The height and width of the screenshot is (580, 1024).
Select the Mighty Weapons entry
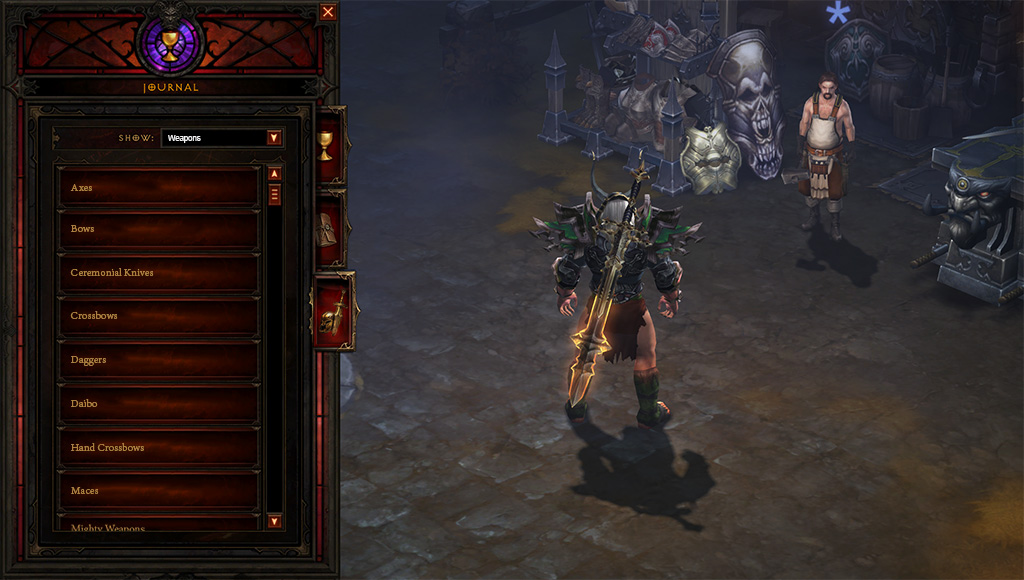(x=159, y=525)
